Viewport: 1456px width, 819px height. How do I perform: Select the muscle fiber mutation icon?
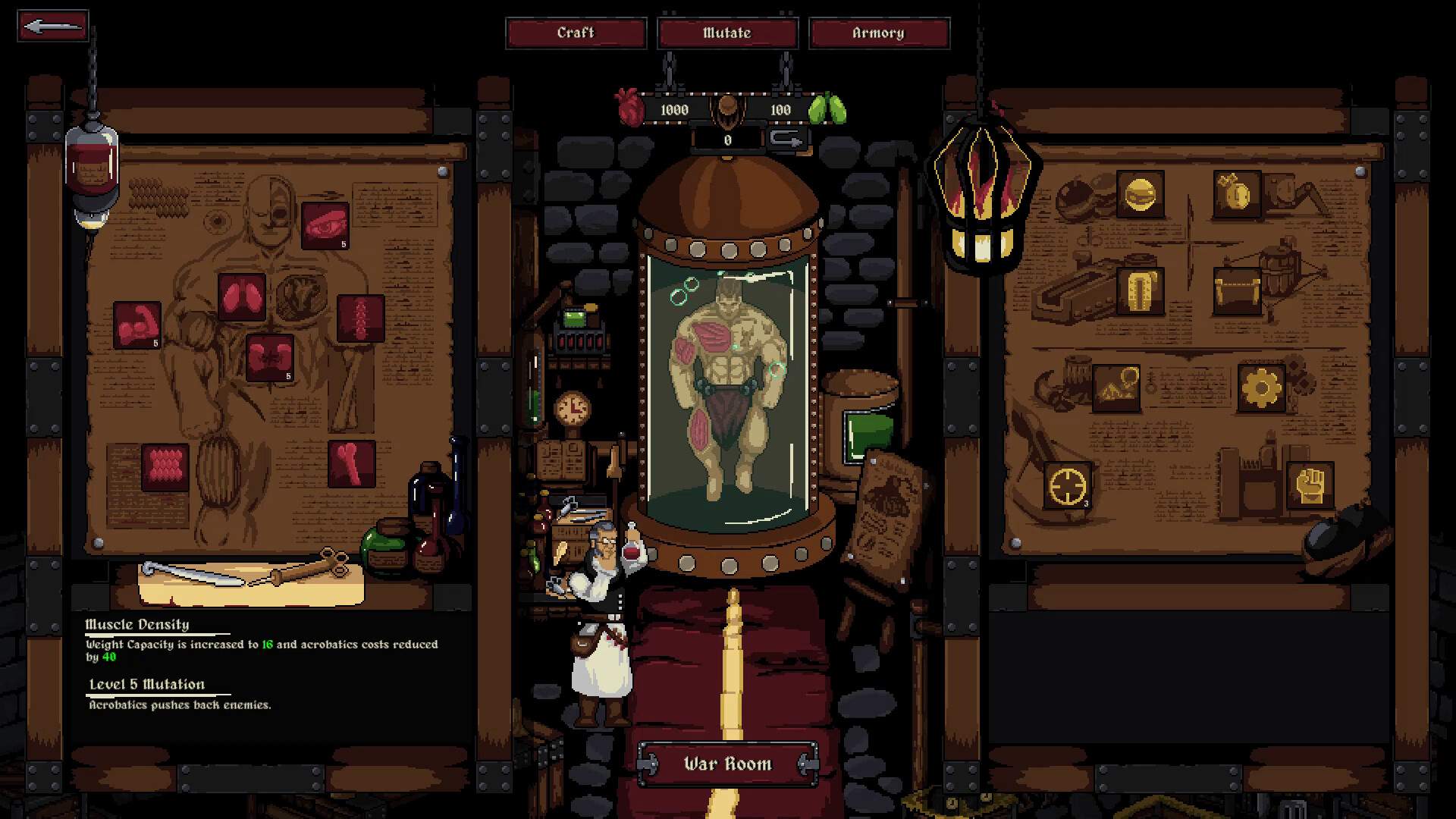163,466
